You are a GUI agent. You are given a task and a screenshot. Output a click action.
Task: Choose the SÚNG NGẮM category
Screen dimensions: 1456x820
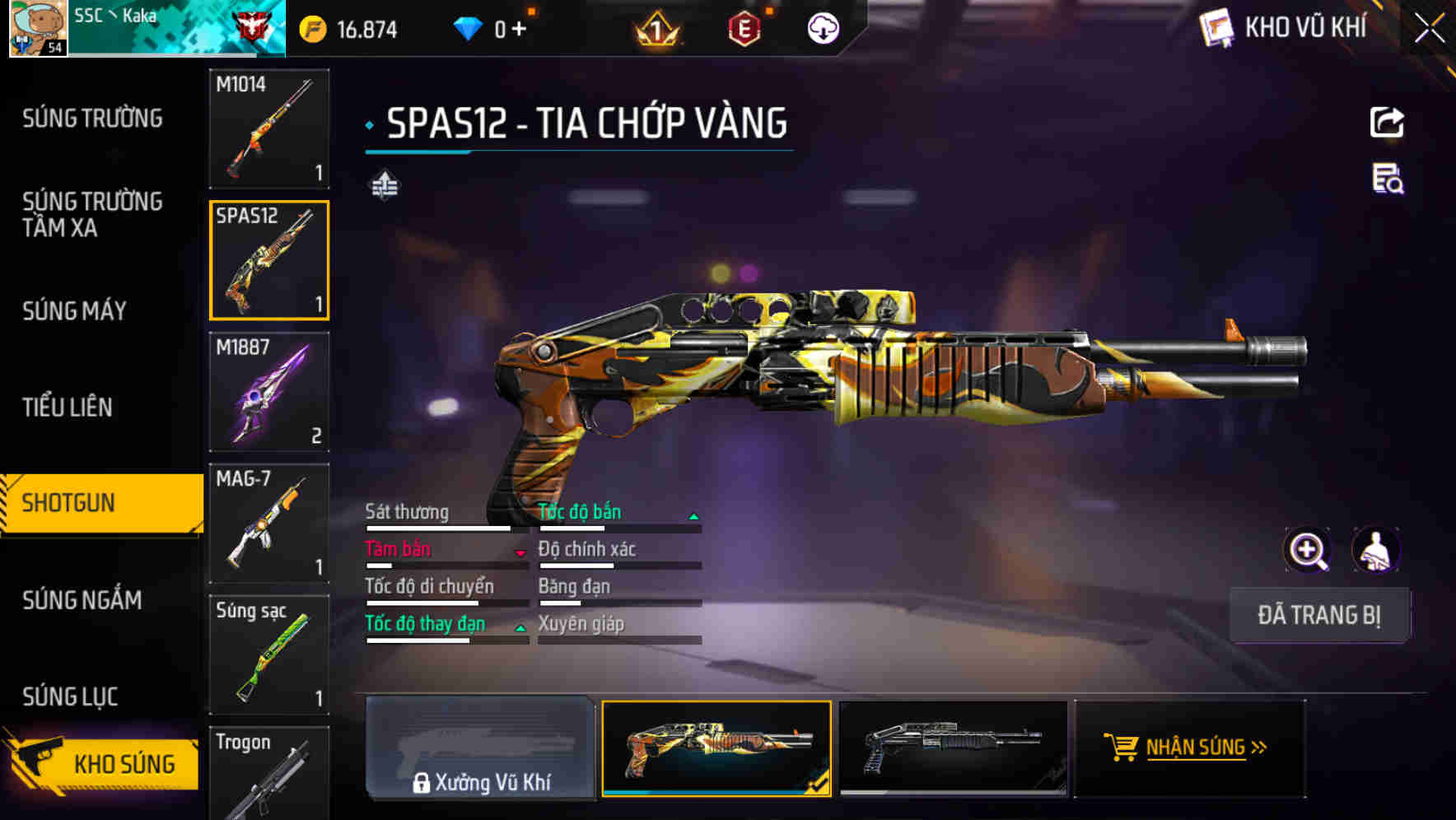click(82, 600)
